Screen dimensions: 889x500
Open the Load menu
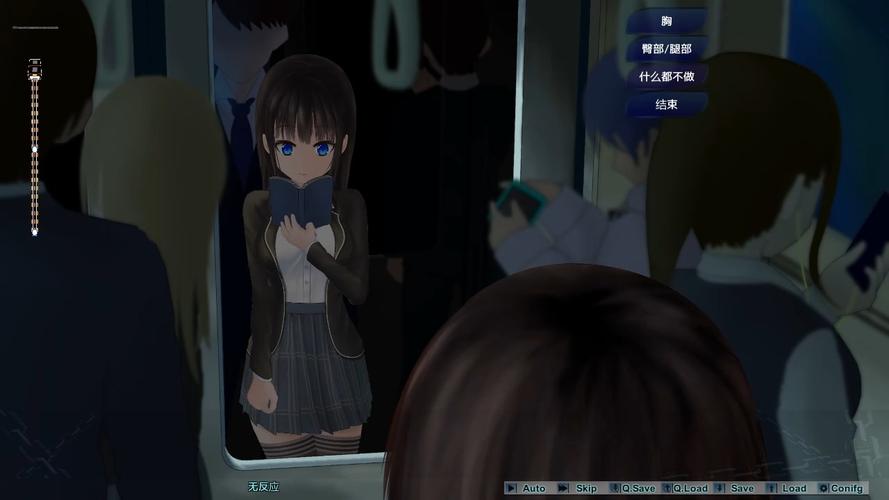point(794,488)
